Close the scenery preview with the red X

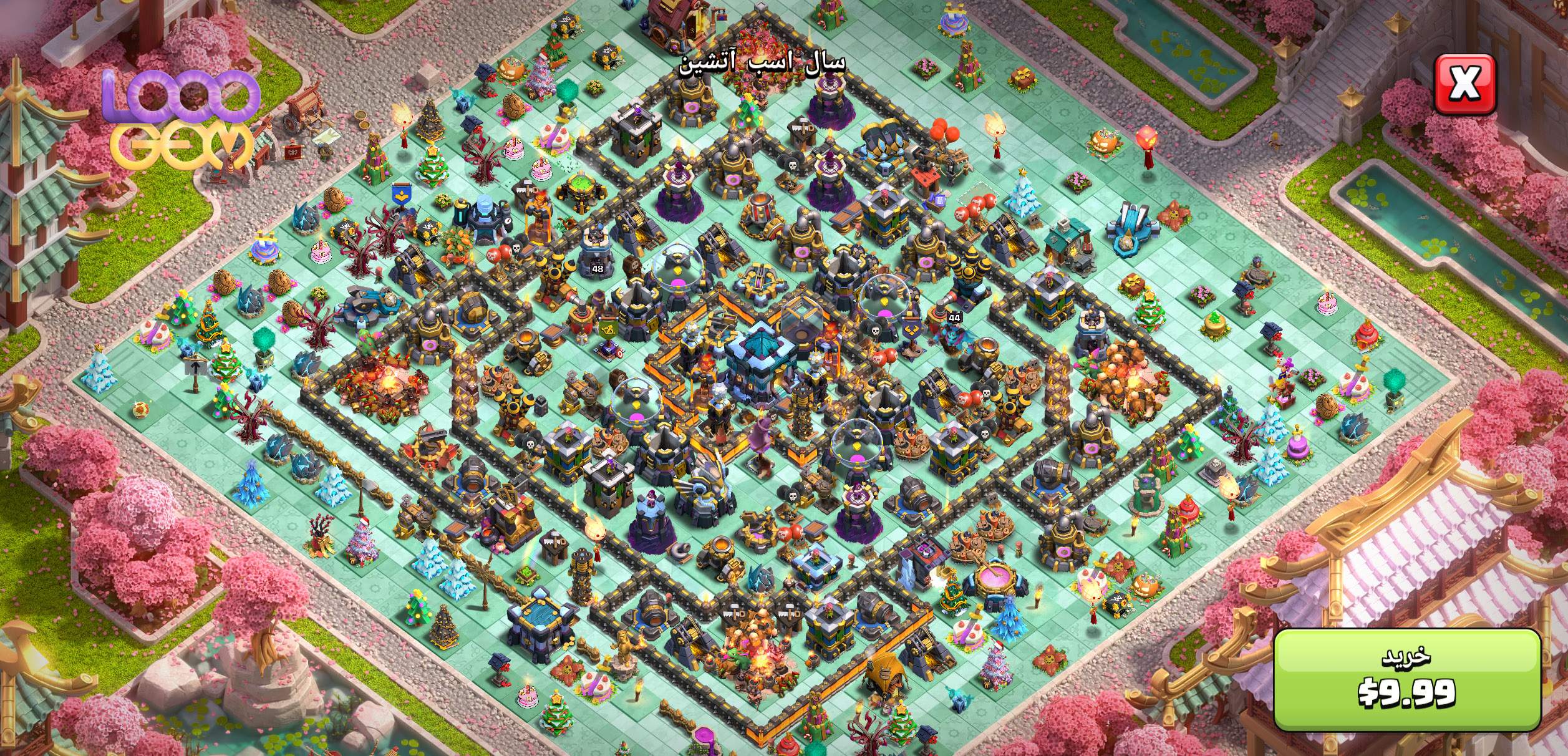pyautogui.click(x=1464, y=84)
